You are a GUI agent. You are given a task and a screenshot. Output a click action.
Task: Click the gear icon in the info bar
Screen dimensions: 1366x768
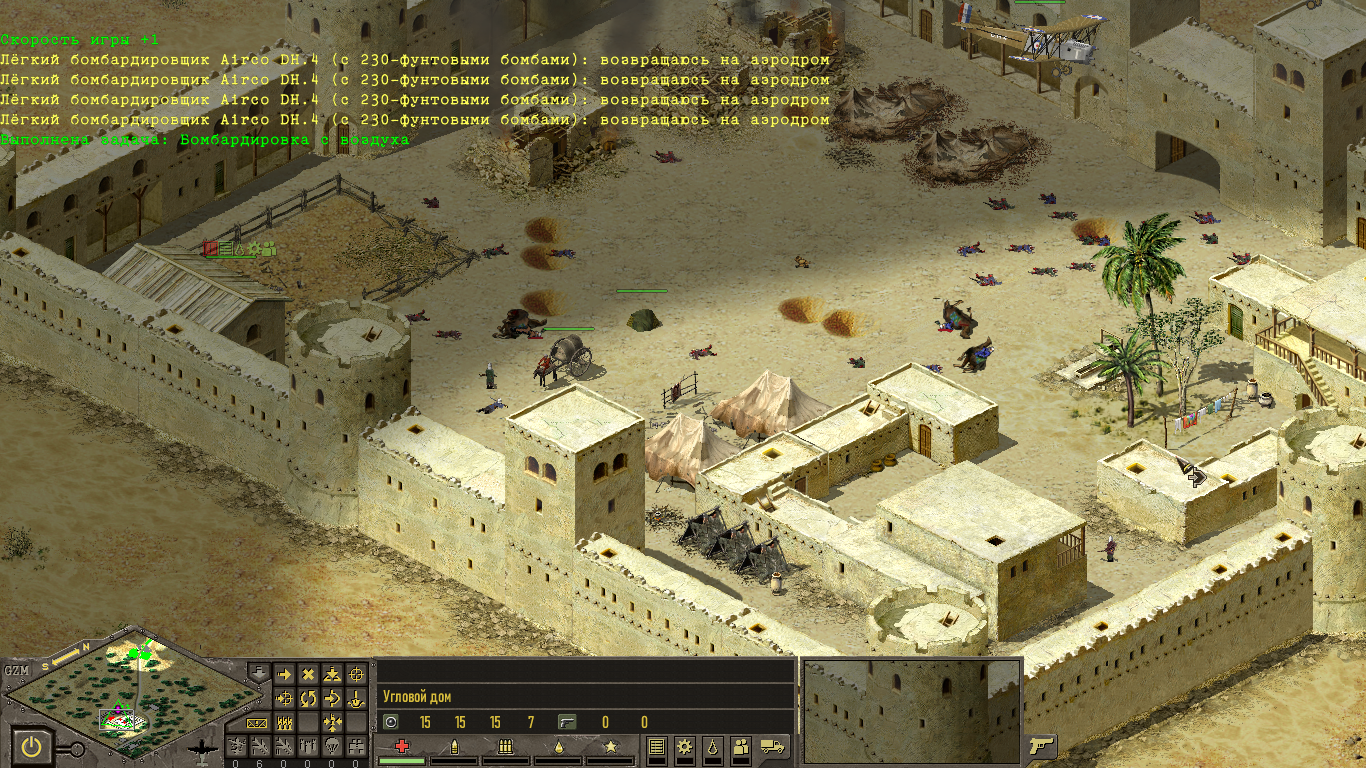point(685,746)
